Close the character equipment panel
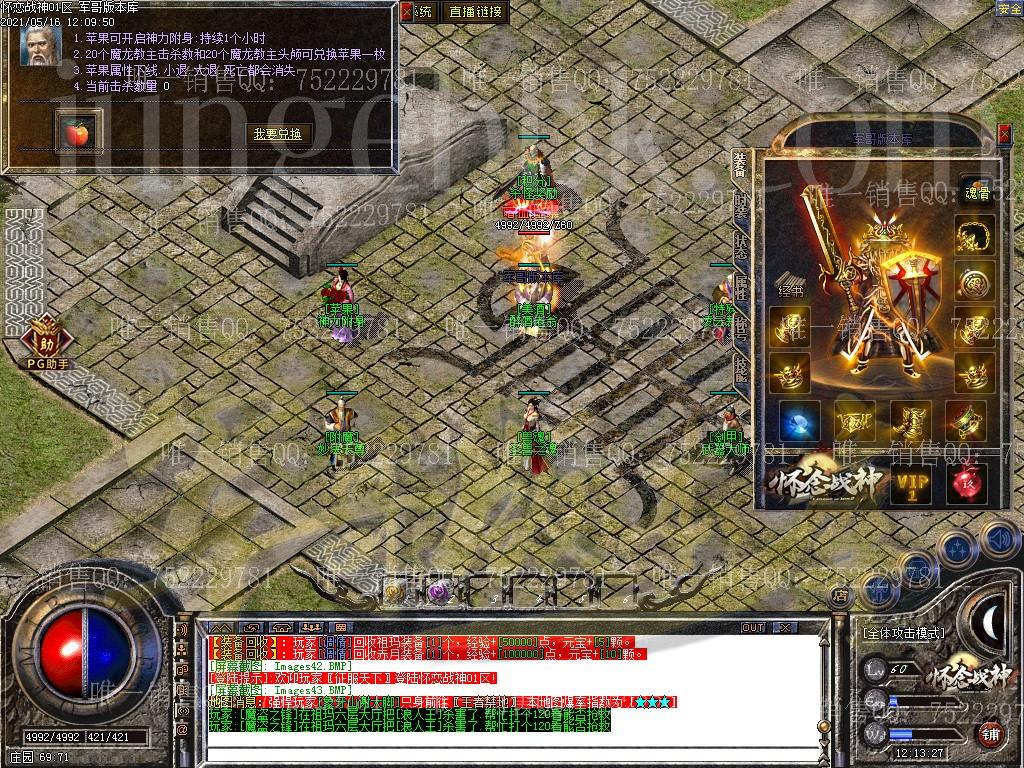Viewport: 1024px width, 768px height. point(1004,132)
